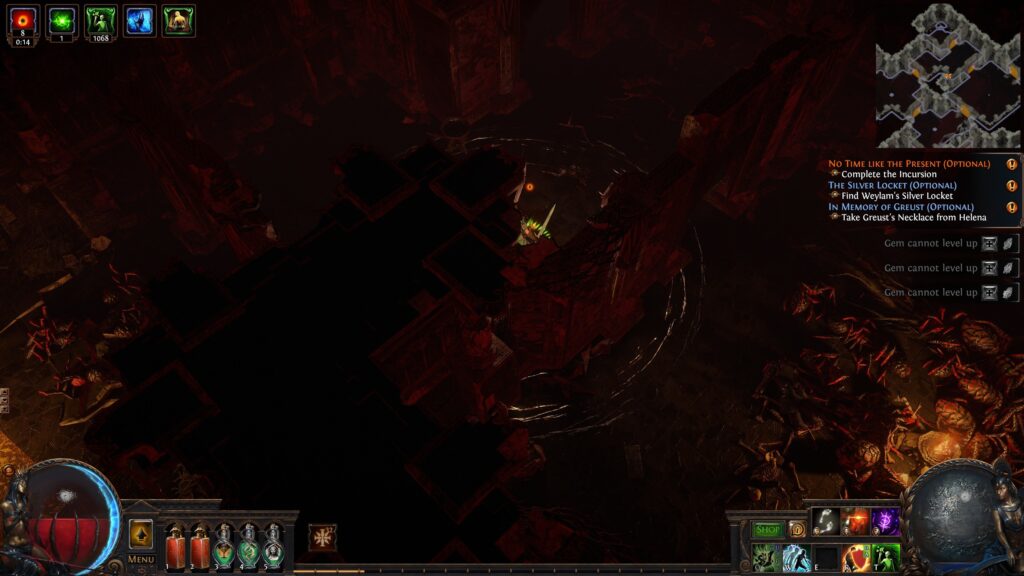Activate the cross-emblem banner skill icon
Image resolution: width=1024 pixels, height=576 pixels.
coord(323,537)
